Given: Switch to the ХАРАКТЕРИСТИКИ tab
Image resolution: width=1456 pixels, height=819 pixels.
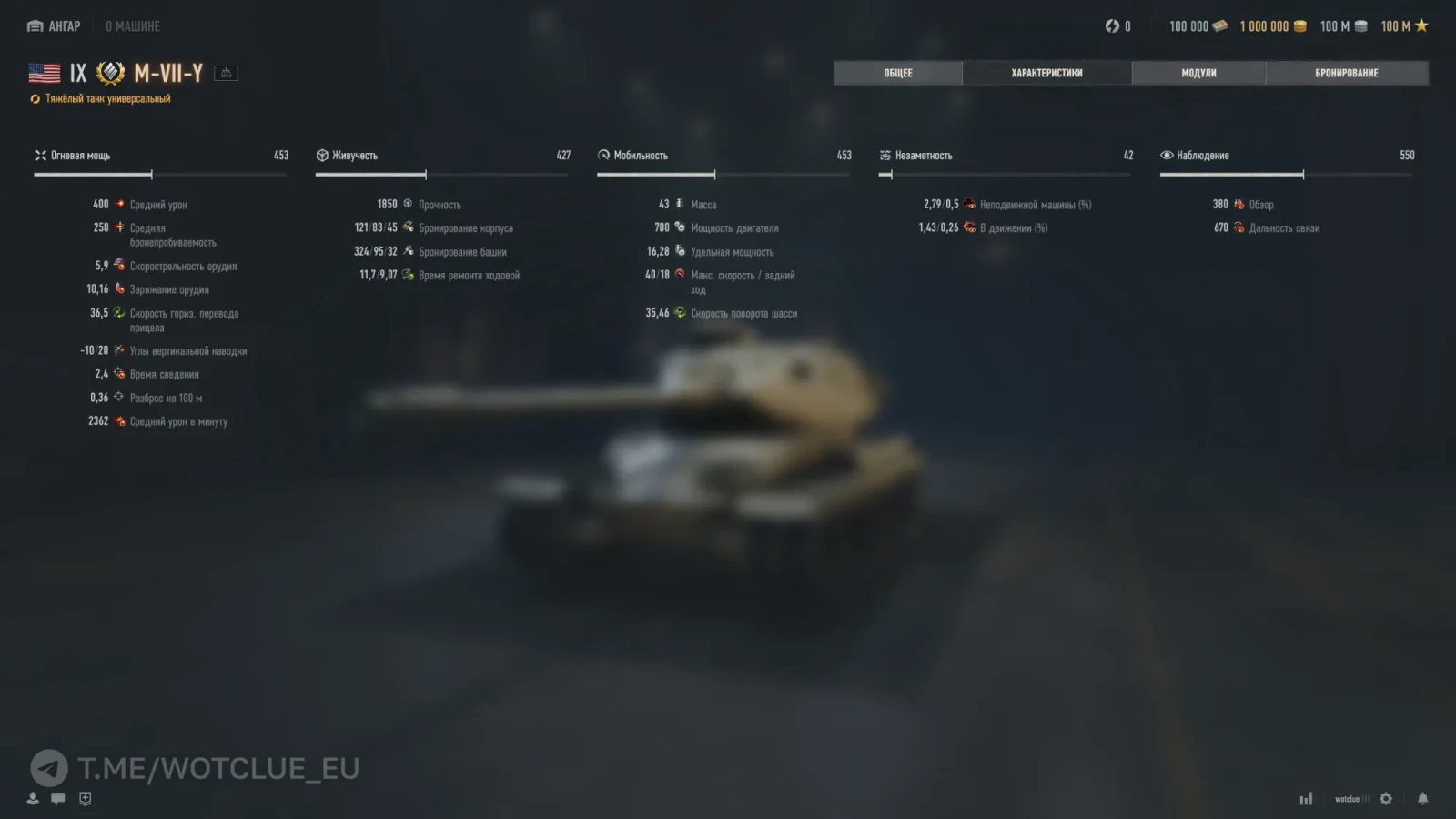Looking at the screenshot, I should 1046,73.
